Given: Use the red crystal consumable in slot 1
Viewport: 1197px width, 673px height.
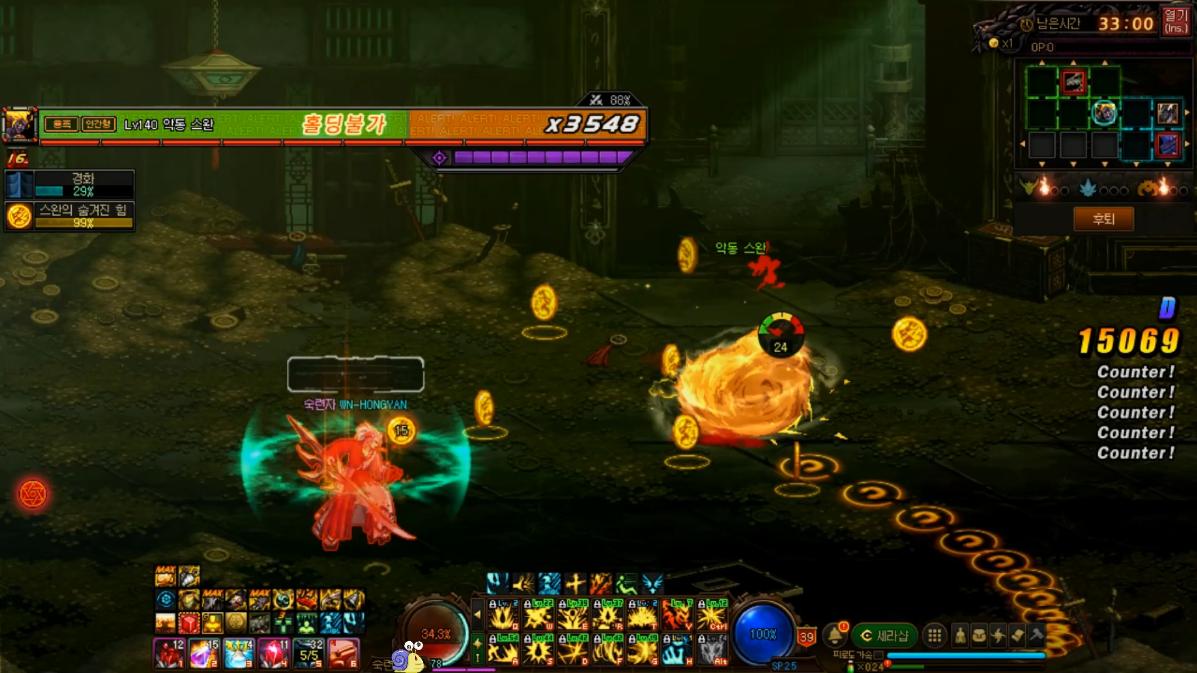Looking at the screenshot, I should click(168, 654).
